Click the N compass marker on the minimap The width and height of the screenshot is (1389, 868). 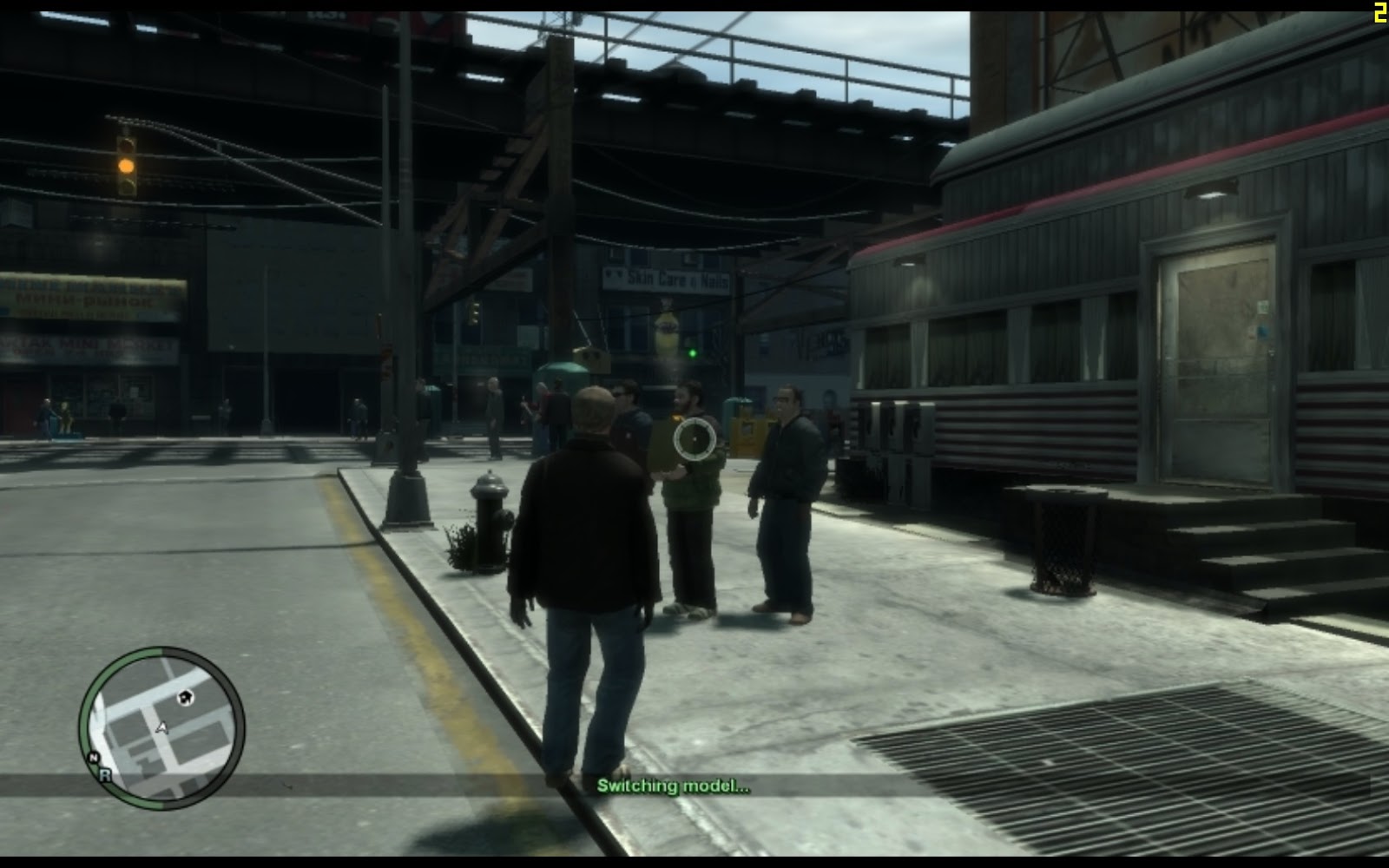pos(93,757)
